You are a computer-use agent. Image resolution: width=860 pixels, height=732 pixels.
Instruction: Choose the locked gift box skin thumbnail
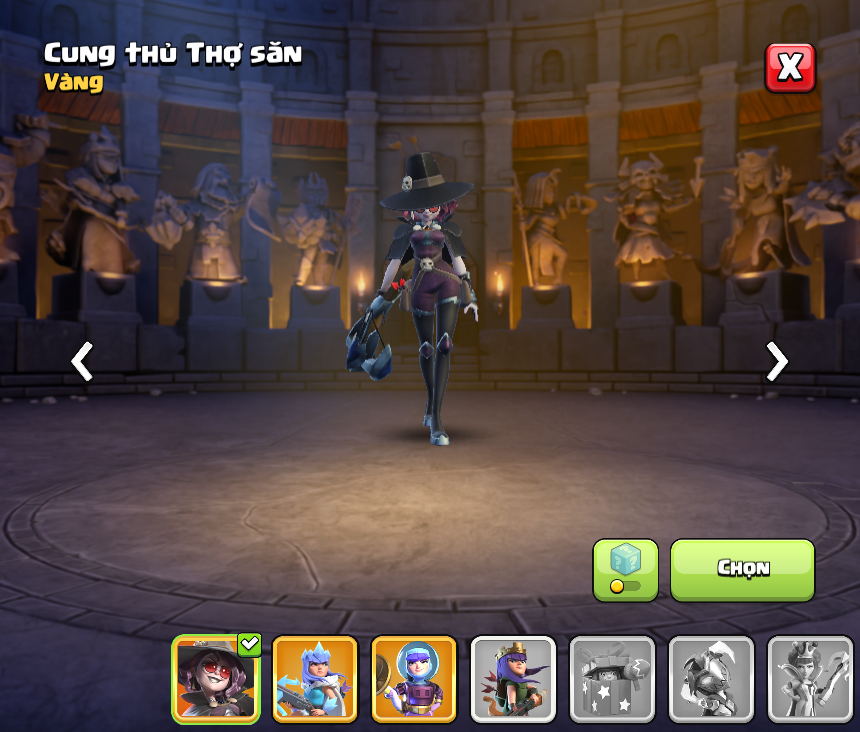coord(612,679)
